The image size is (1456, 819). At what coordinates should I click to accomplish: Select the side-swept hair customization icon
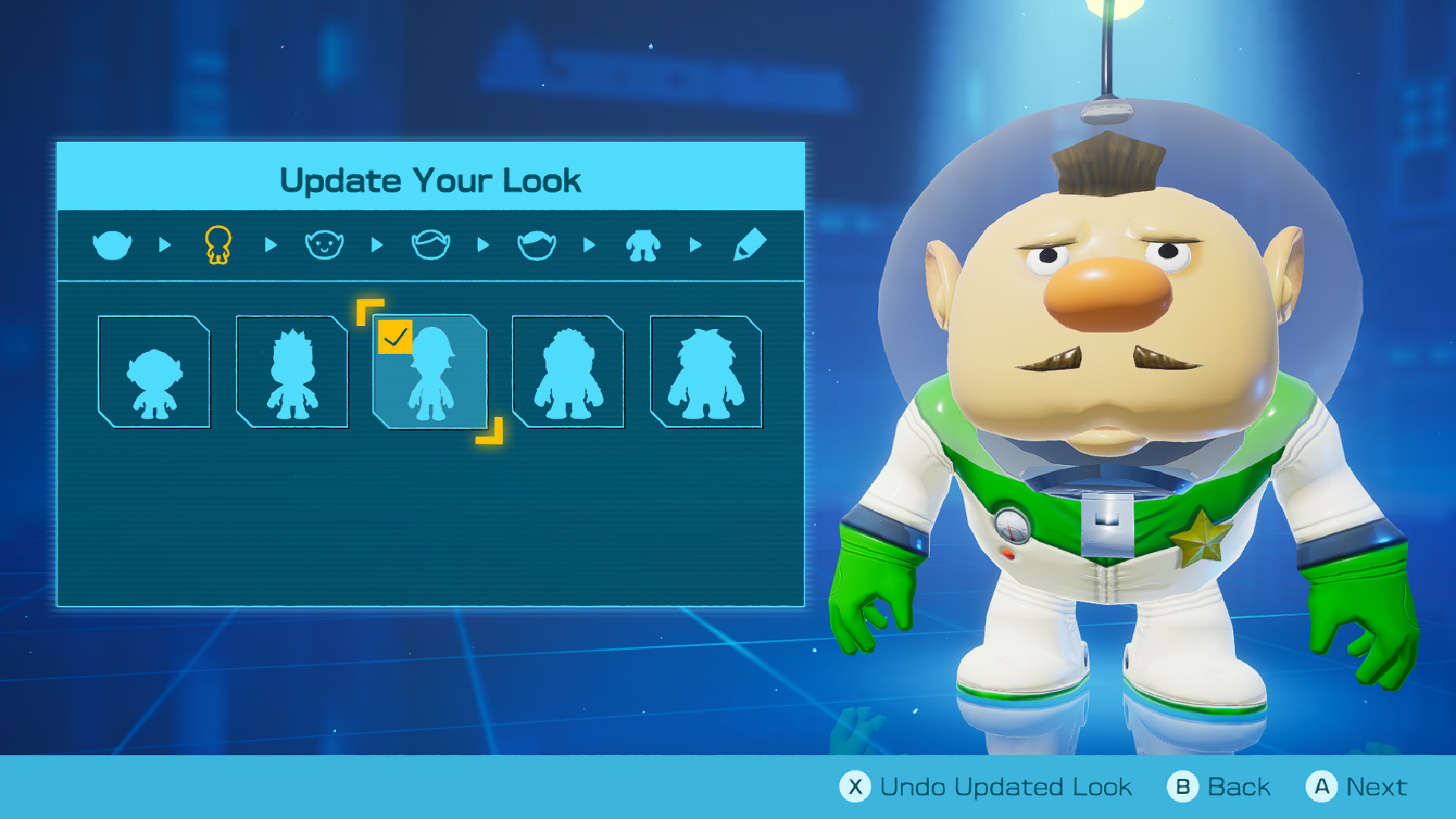[x=537, y=244]
